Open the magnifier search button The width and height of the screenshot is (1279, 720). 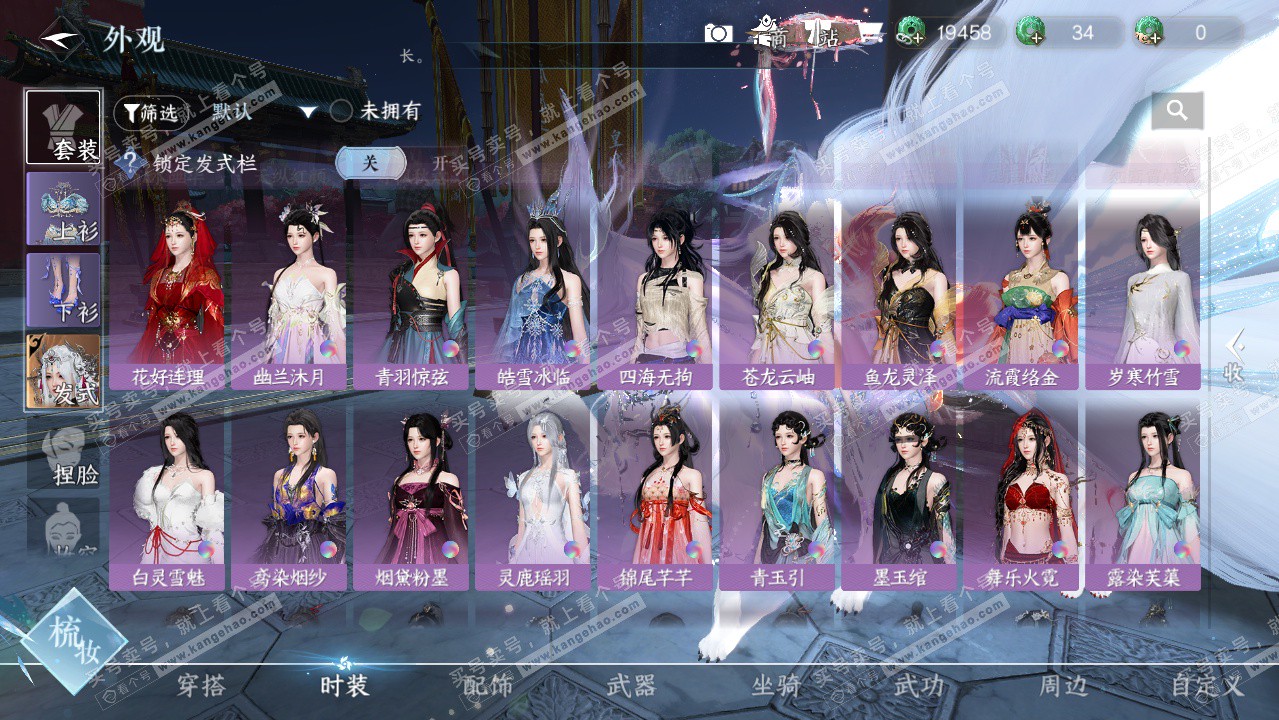click(1177, 111)
